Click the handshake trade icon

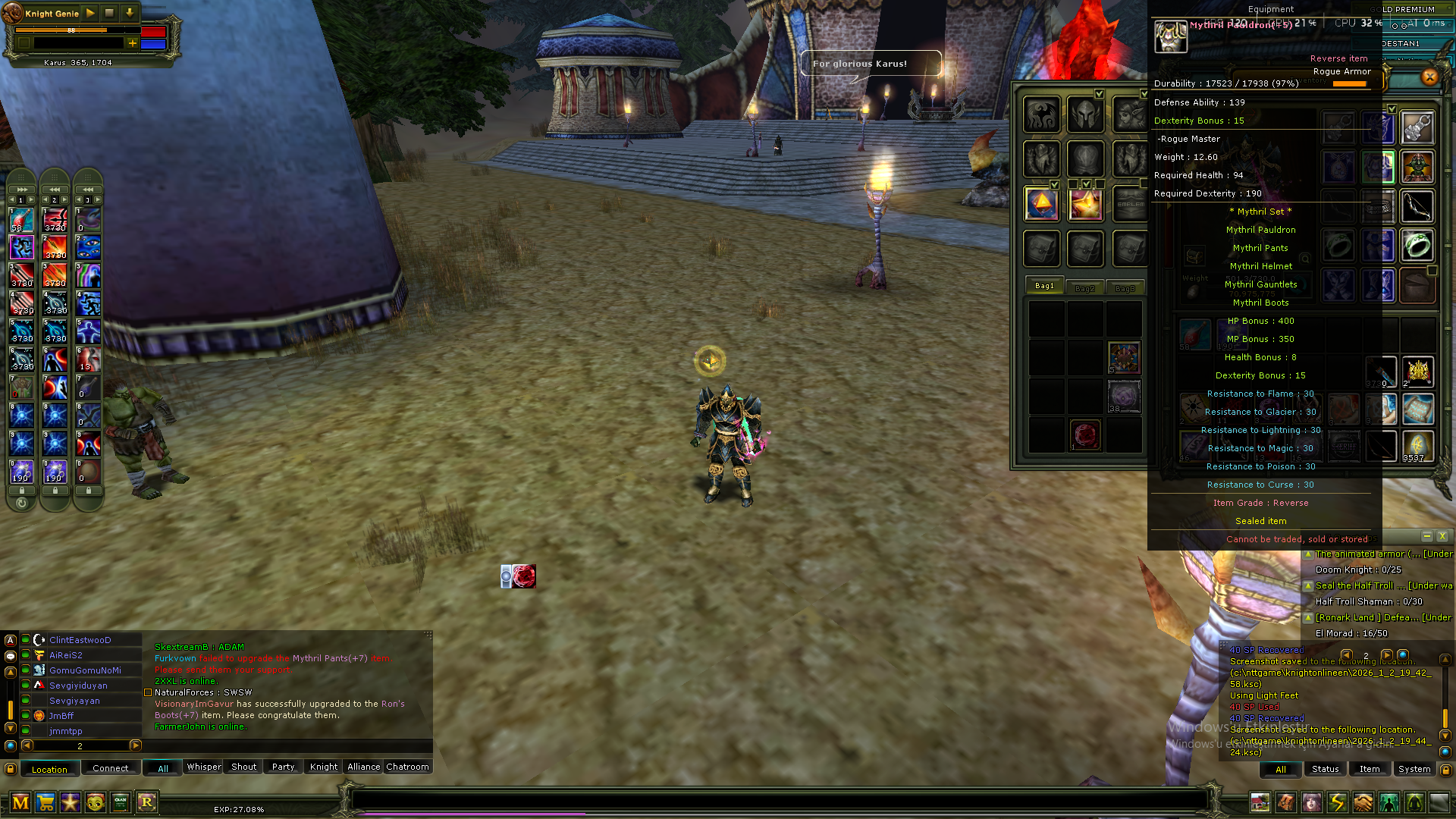click(x=1363, y=802)
